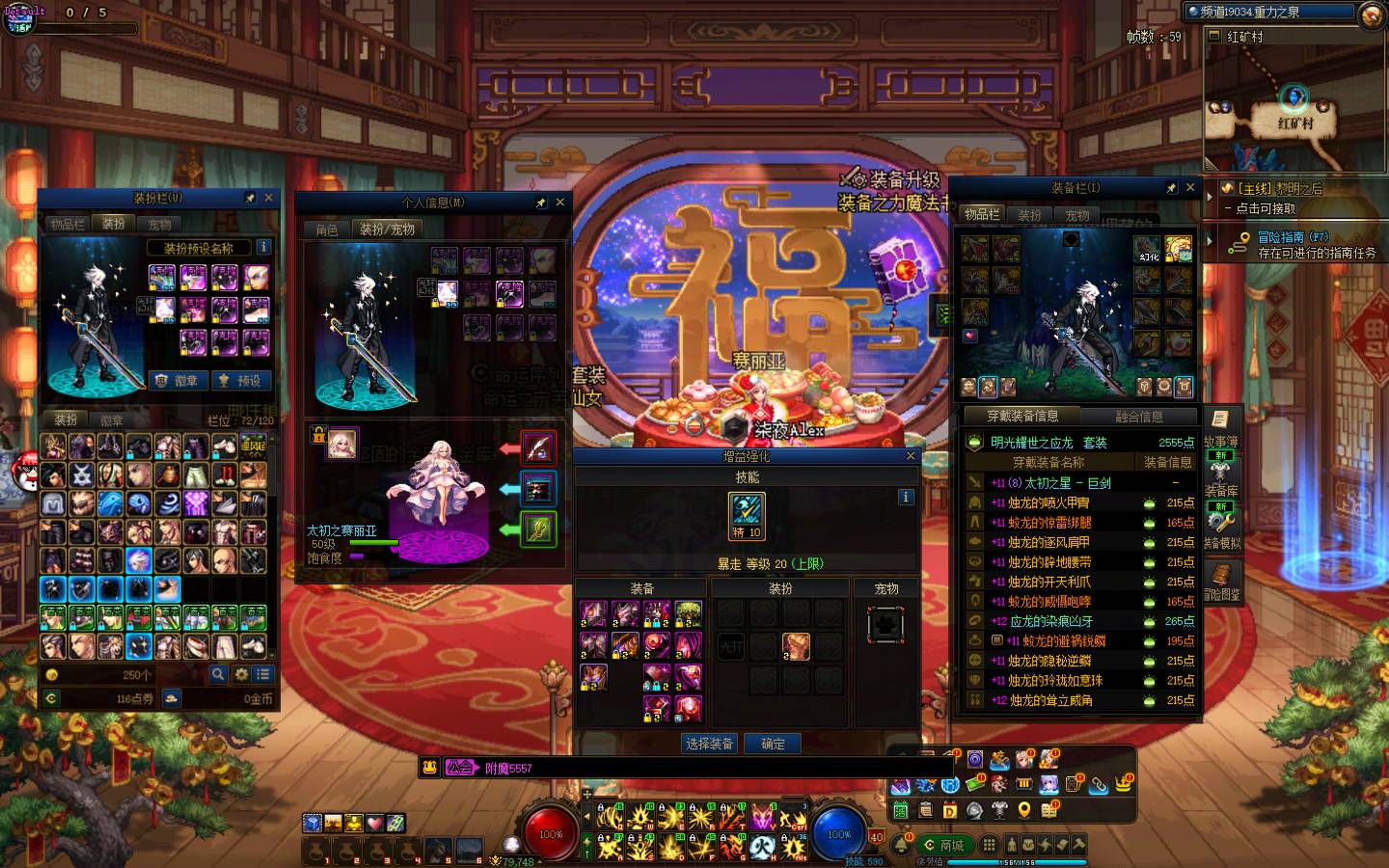1389x868 pixels.
Task: Open the 融合信息 fusion info tab
Action: (x=1139, y=417)
